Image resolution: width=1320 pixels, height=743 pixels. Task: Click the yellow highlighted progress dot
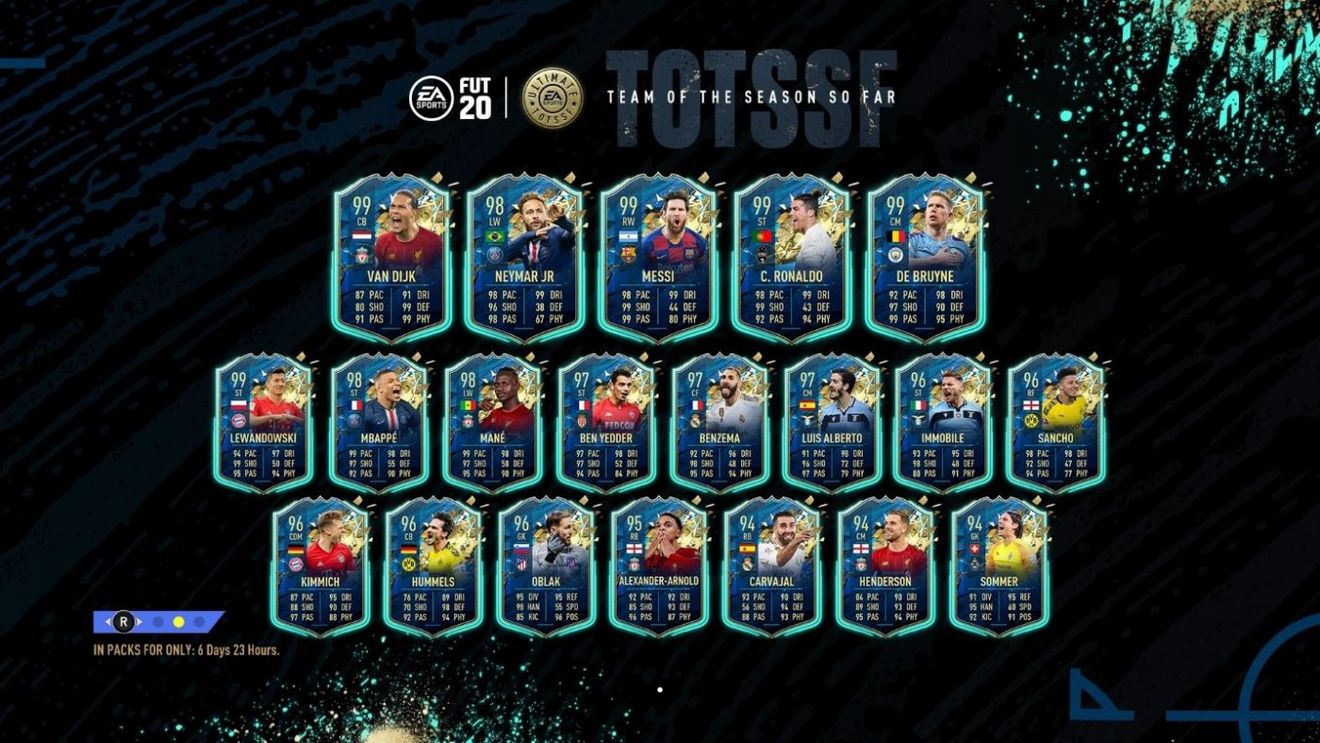(178, 622)
